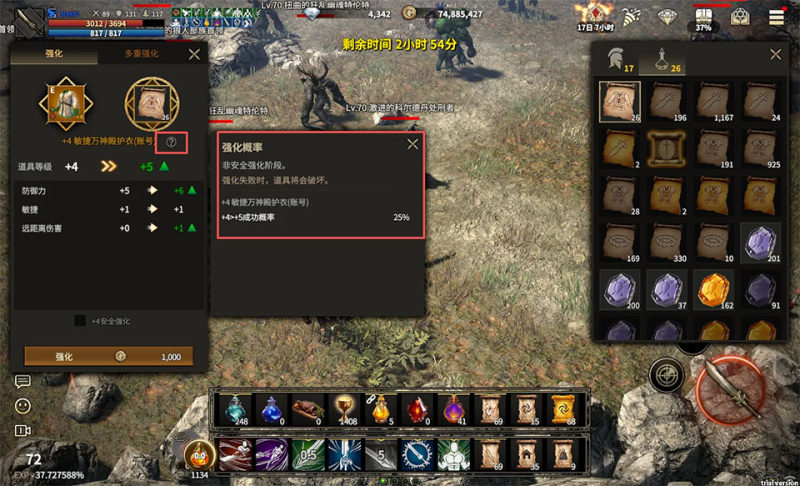The width and height of the screenshot is (800, 486).
Task: Close the inventory panel
Action: coord(774,56)
